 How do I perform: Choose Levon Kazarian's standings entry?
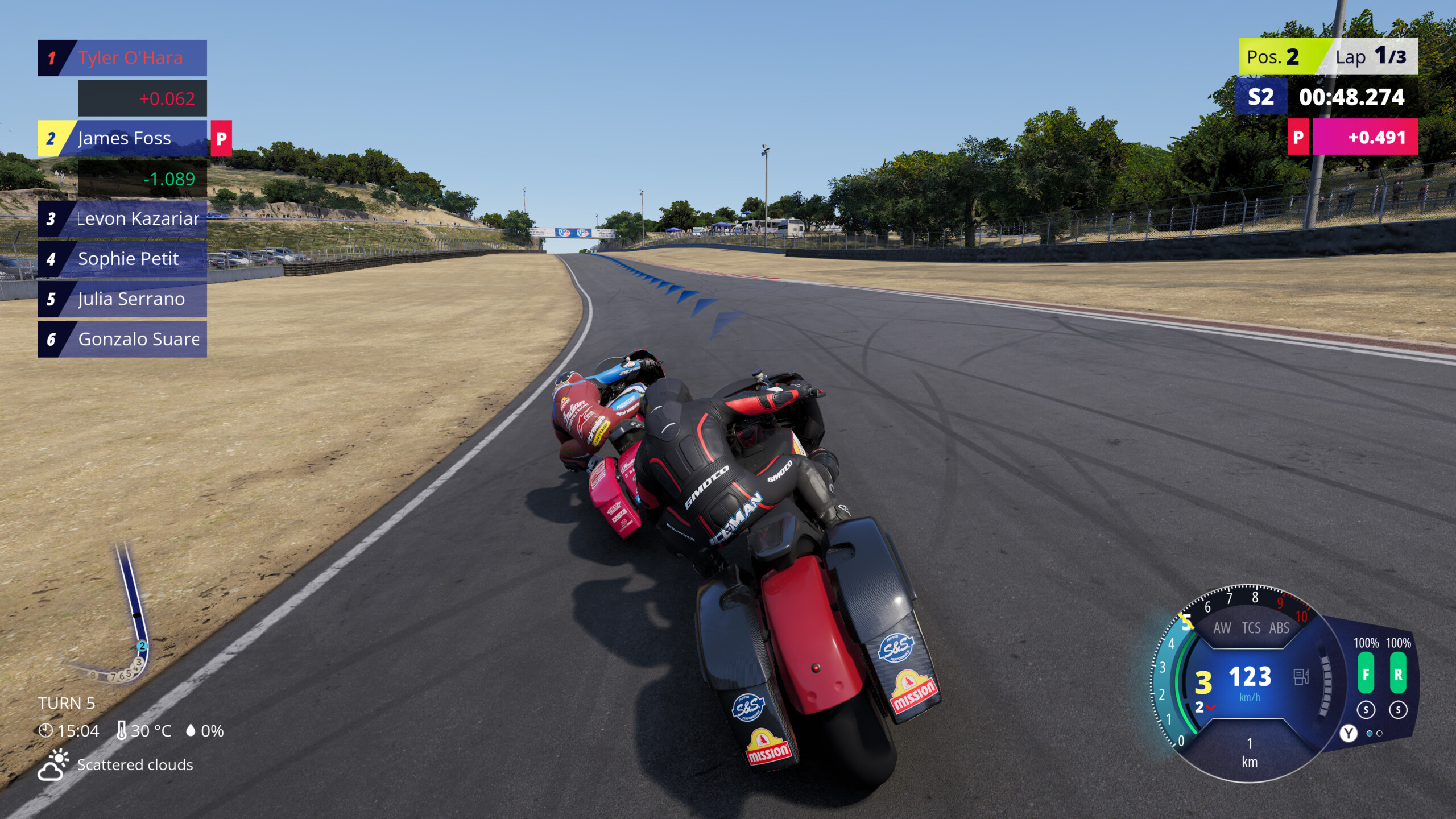point(122,219)
